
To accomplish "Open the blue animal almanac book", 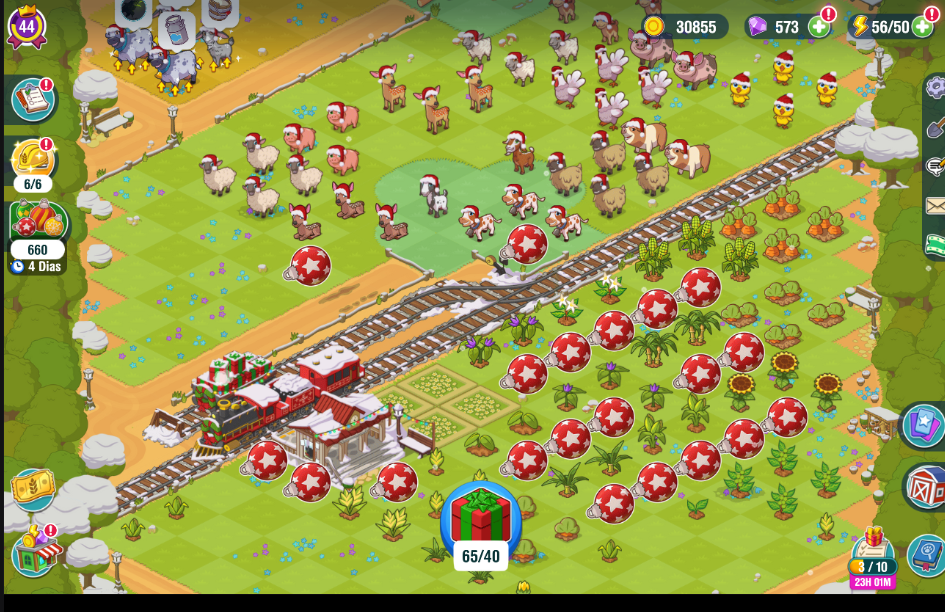I will coord(926,553).
